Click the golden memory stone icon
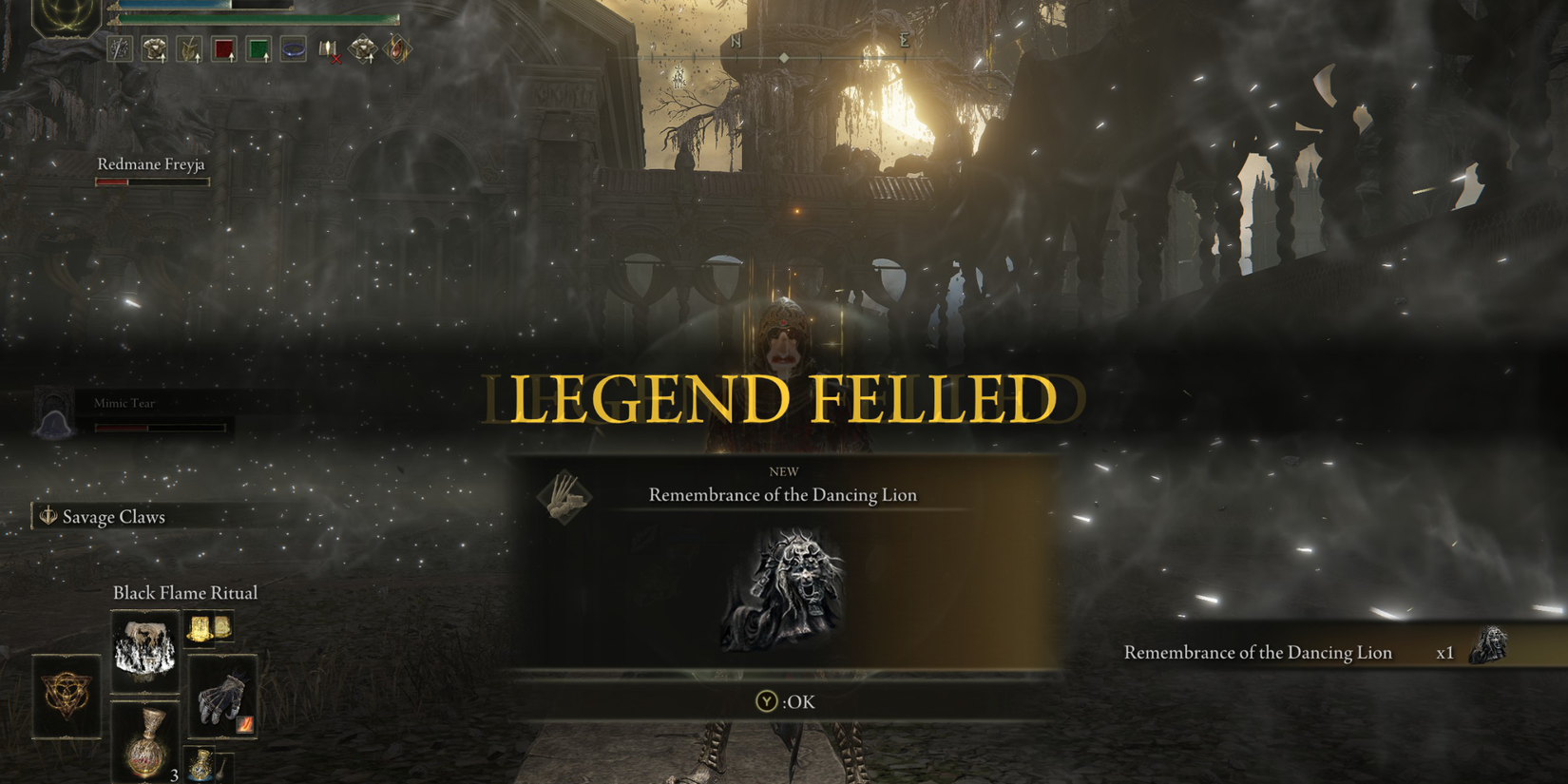The width and height of the screenshot is (1568, 784). 199,629
